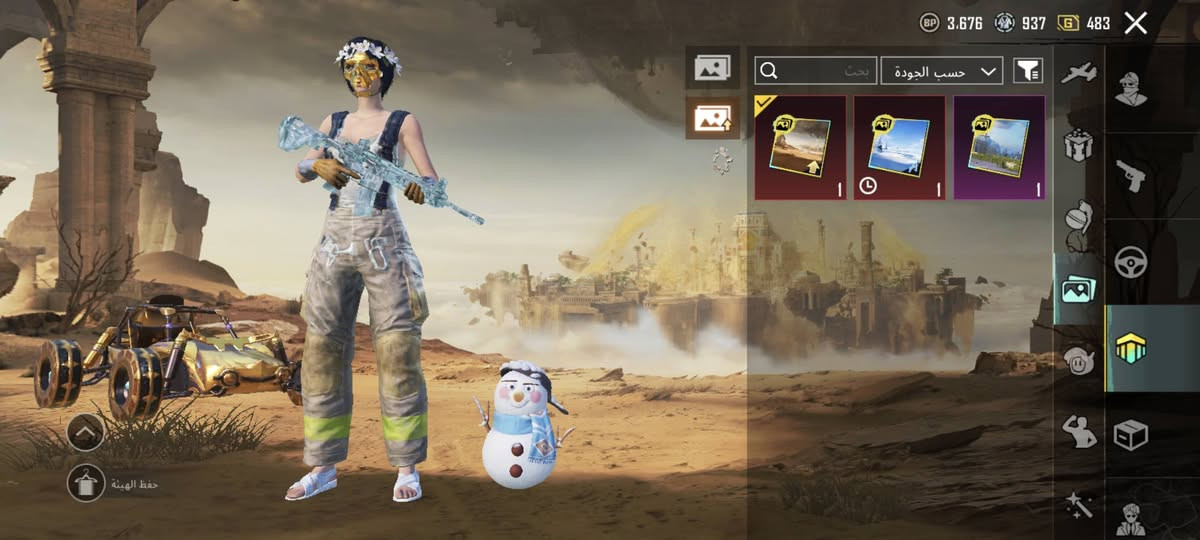Open the steering wheel vehicles section
1200x540 pixels.
[1131, 262]
